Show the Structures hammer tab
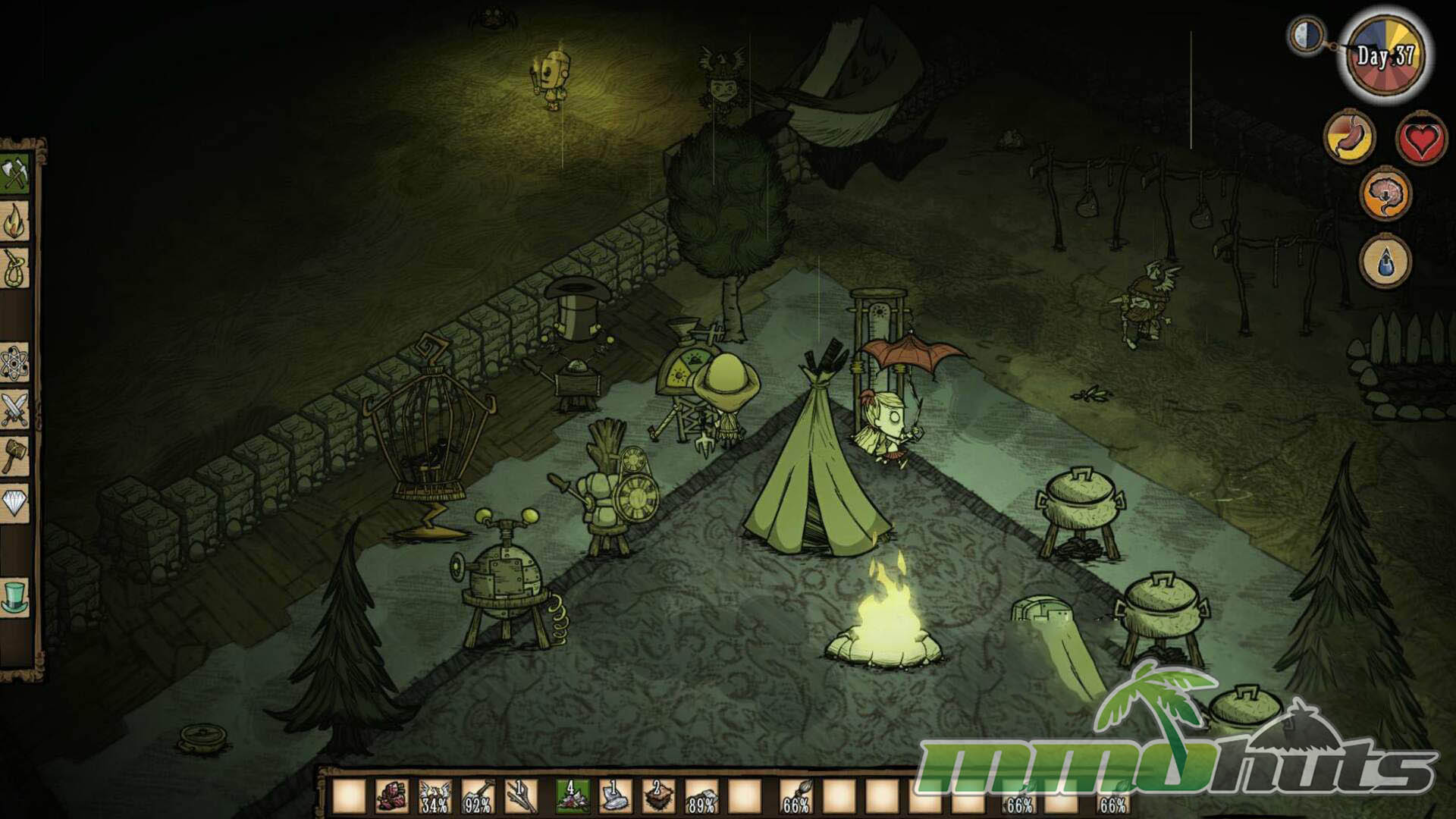This screenshot has height=819, width=1456. tap(14, 457)
